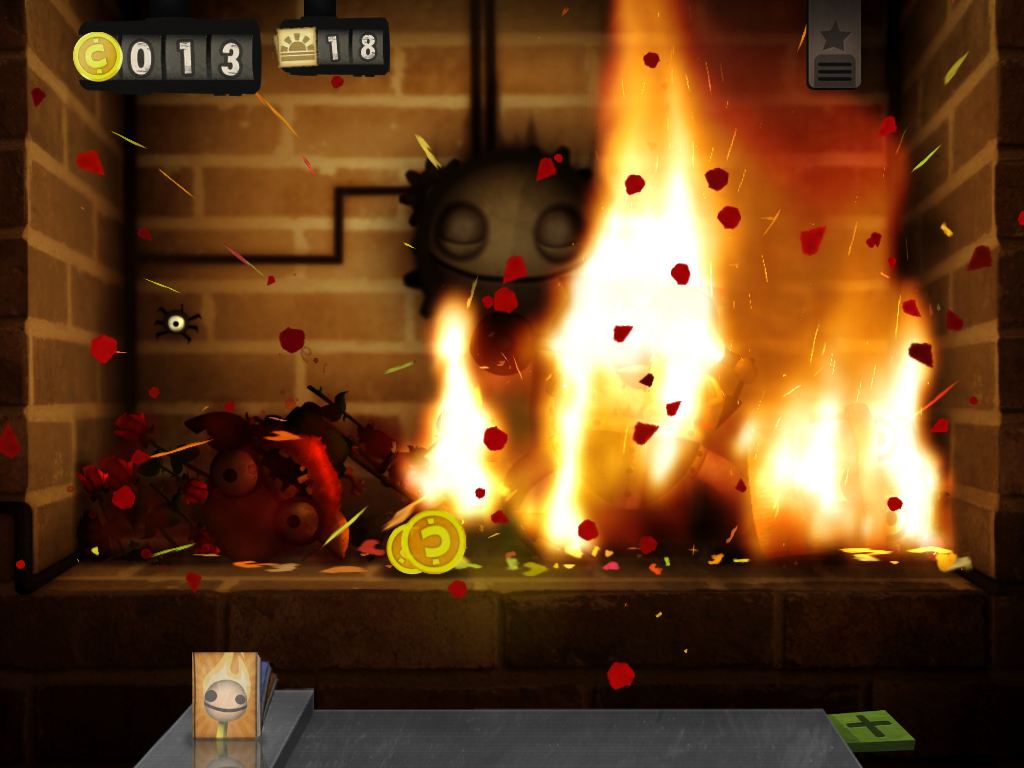Open the star menu tab
The height and width of the screenshot is (768, 1024).
pos(835,47)
